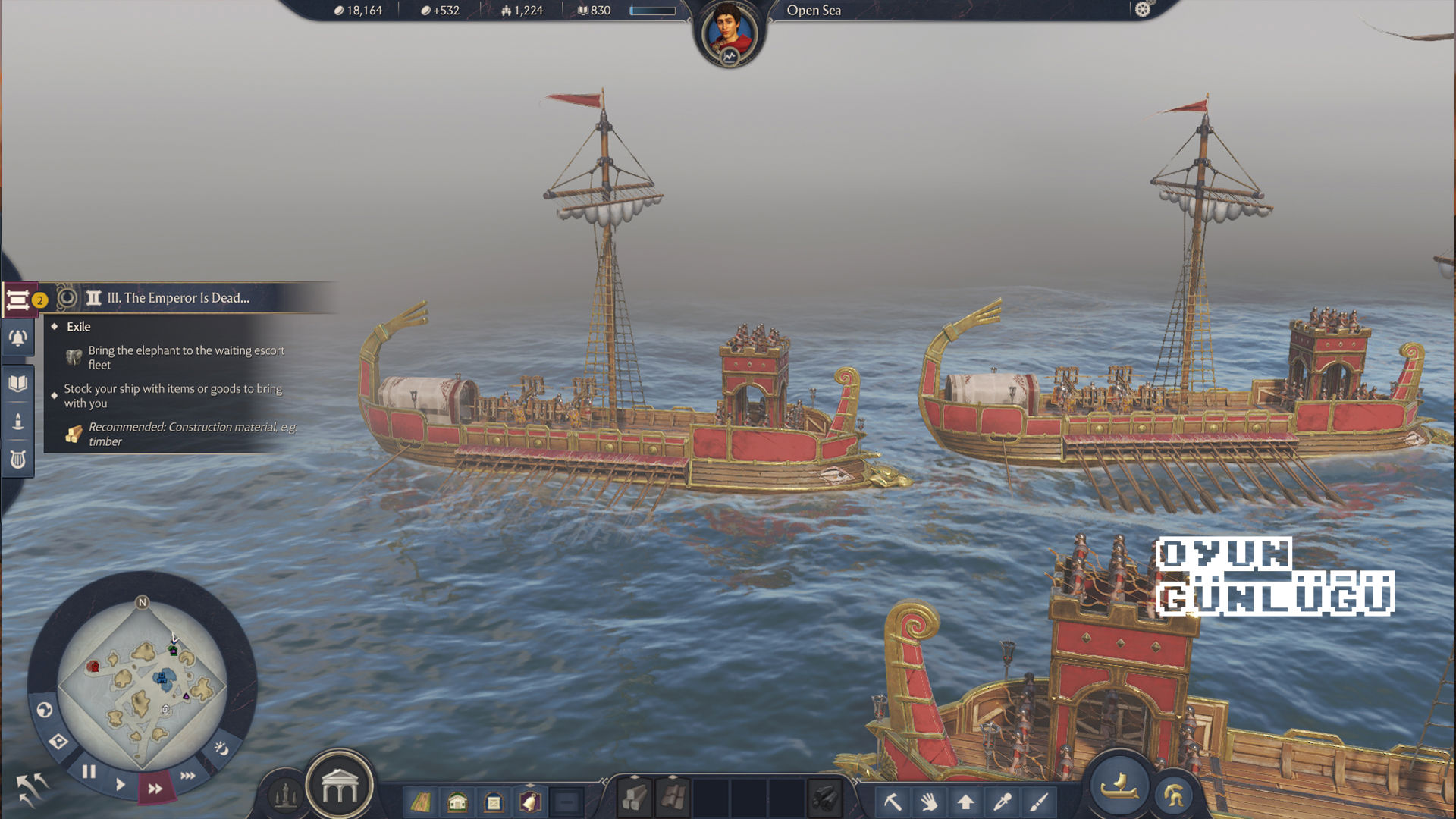
Task: Choose the upgrade arrow tool
Action: click(x=965, y=801)
